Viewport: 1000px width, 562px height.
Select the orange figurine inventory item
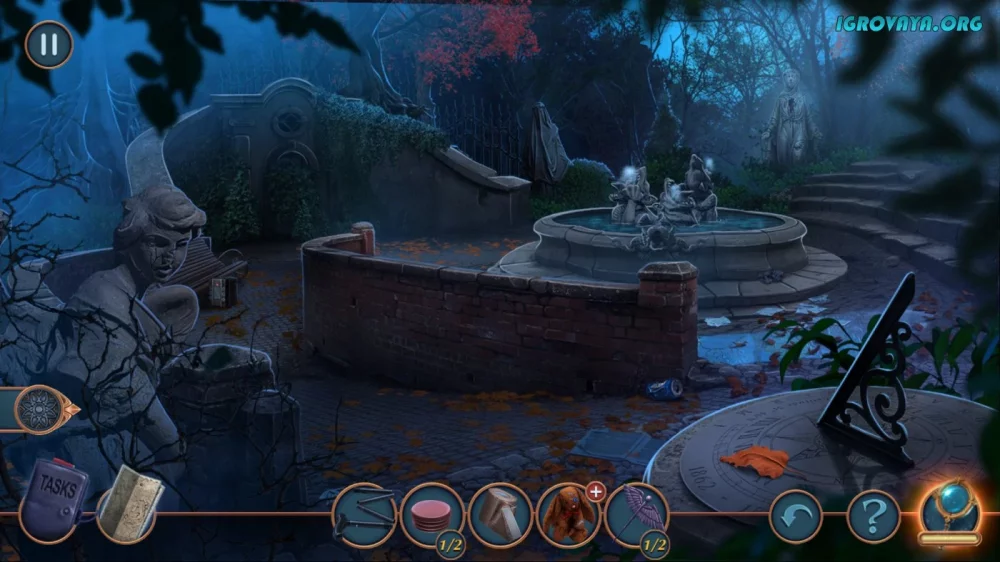(x=568, y=516)
